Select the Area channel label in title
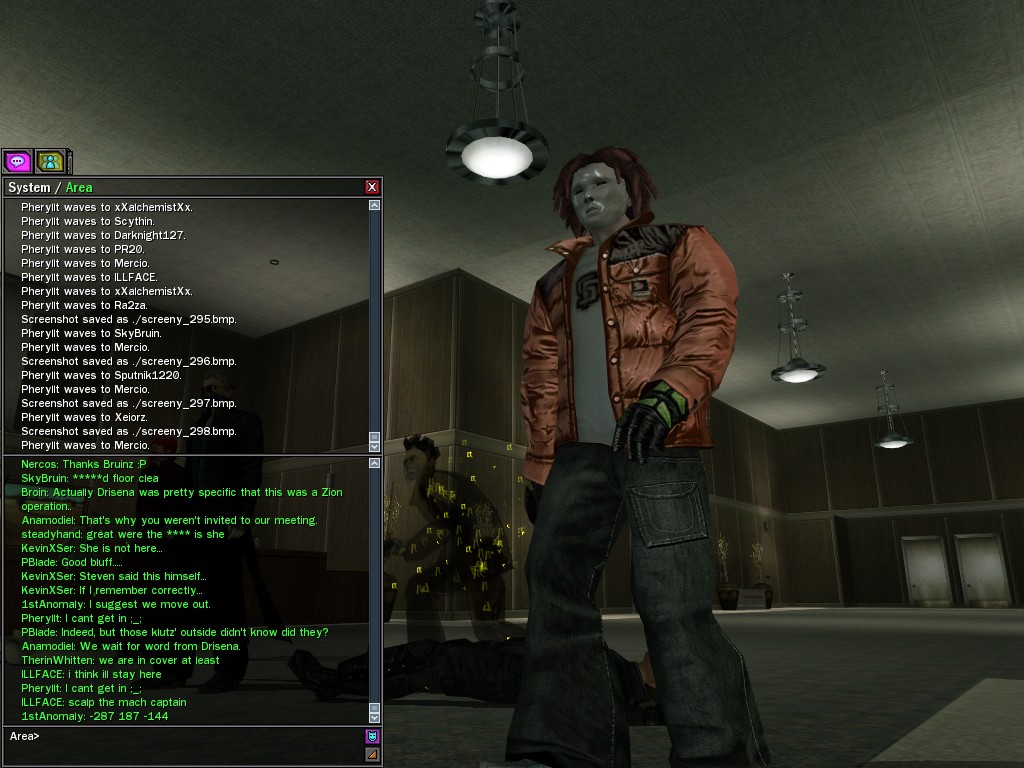 (79, 187)
